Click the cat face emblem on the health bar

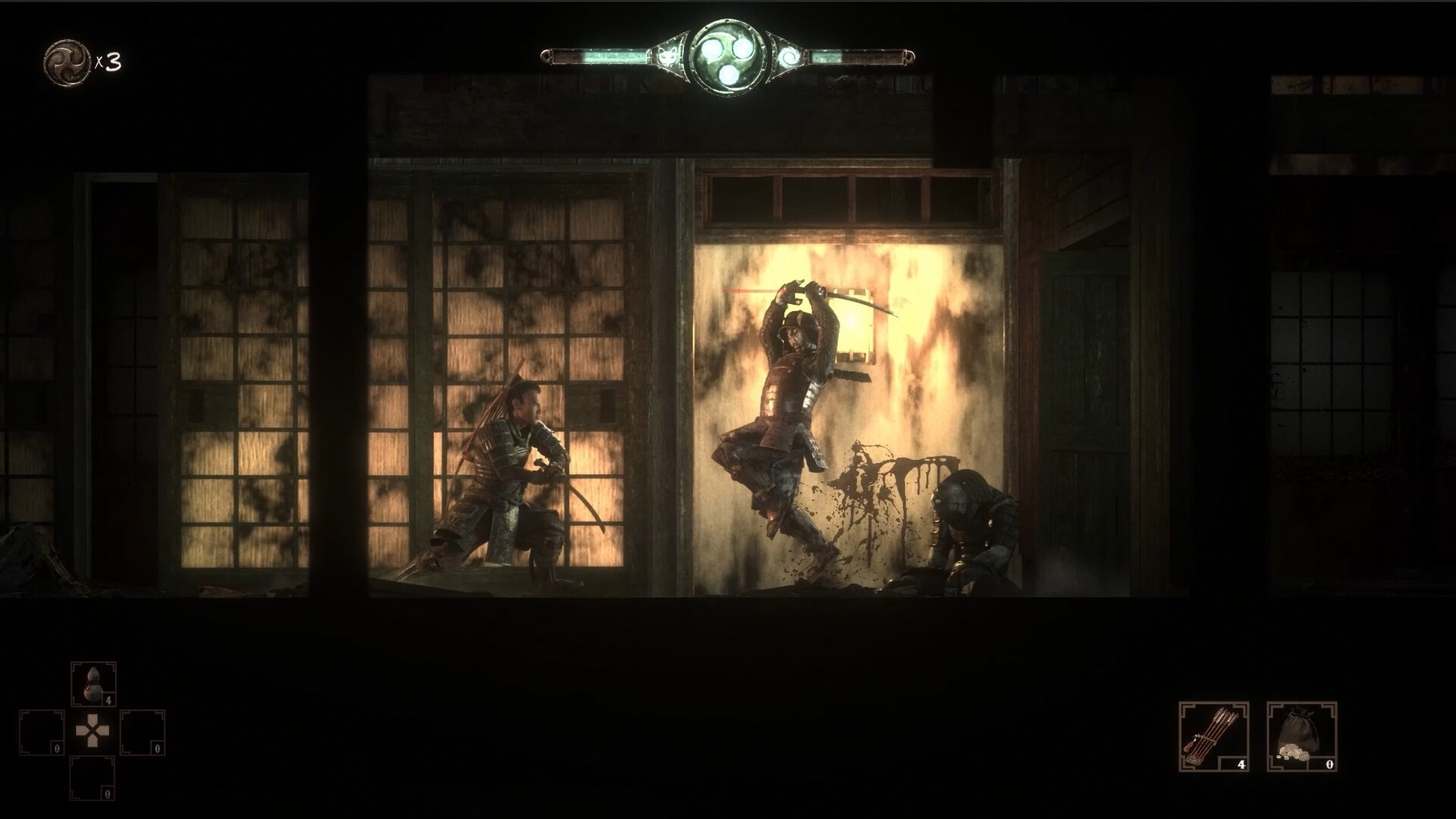[x=667, y=56]
